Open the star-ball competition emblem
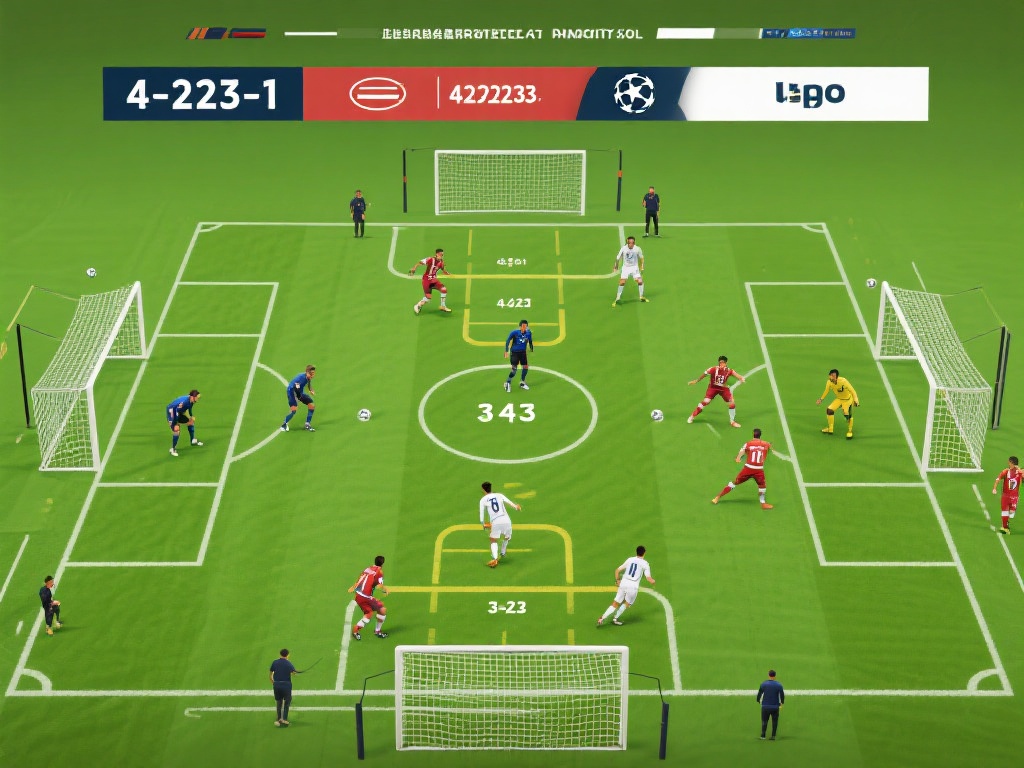Image resolution: width=1024 pixels, height=768 pixels. pos(634,94)
